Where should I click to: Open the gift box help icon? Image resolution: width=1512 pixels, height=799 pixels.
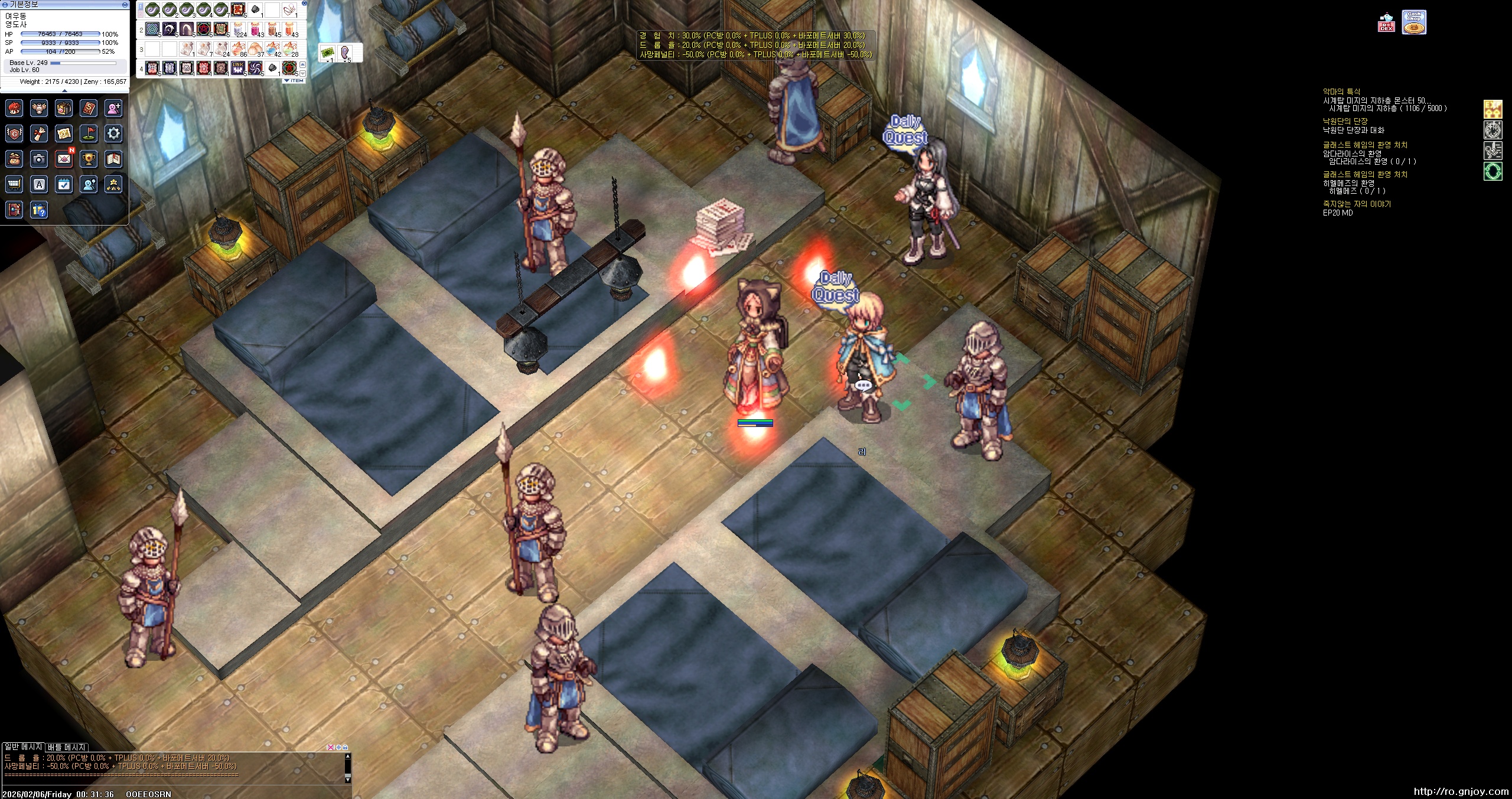coord(39,210)
